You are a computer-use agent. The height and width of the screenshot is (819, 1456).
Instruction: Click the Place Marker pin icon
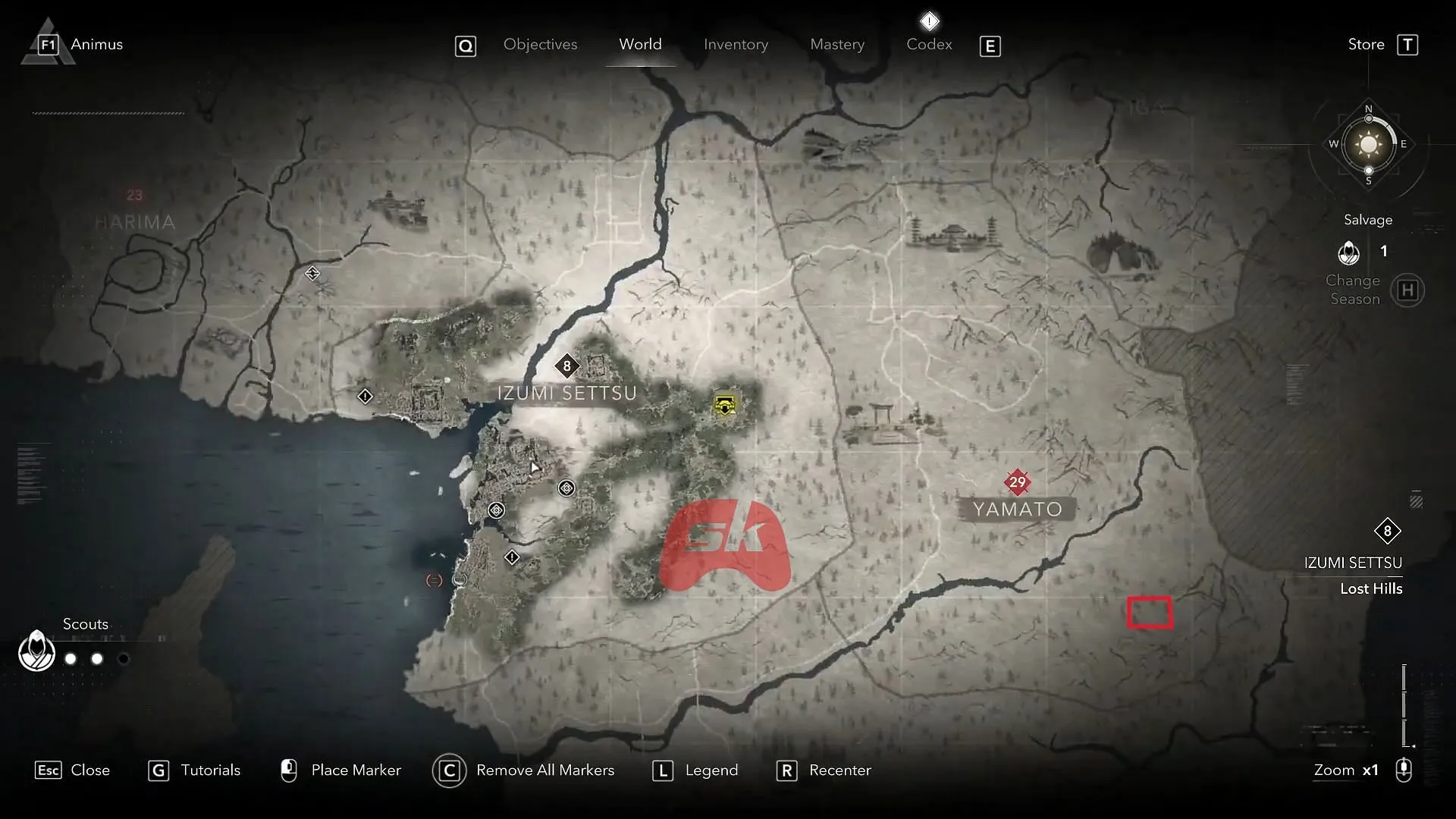coord(289,770)
